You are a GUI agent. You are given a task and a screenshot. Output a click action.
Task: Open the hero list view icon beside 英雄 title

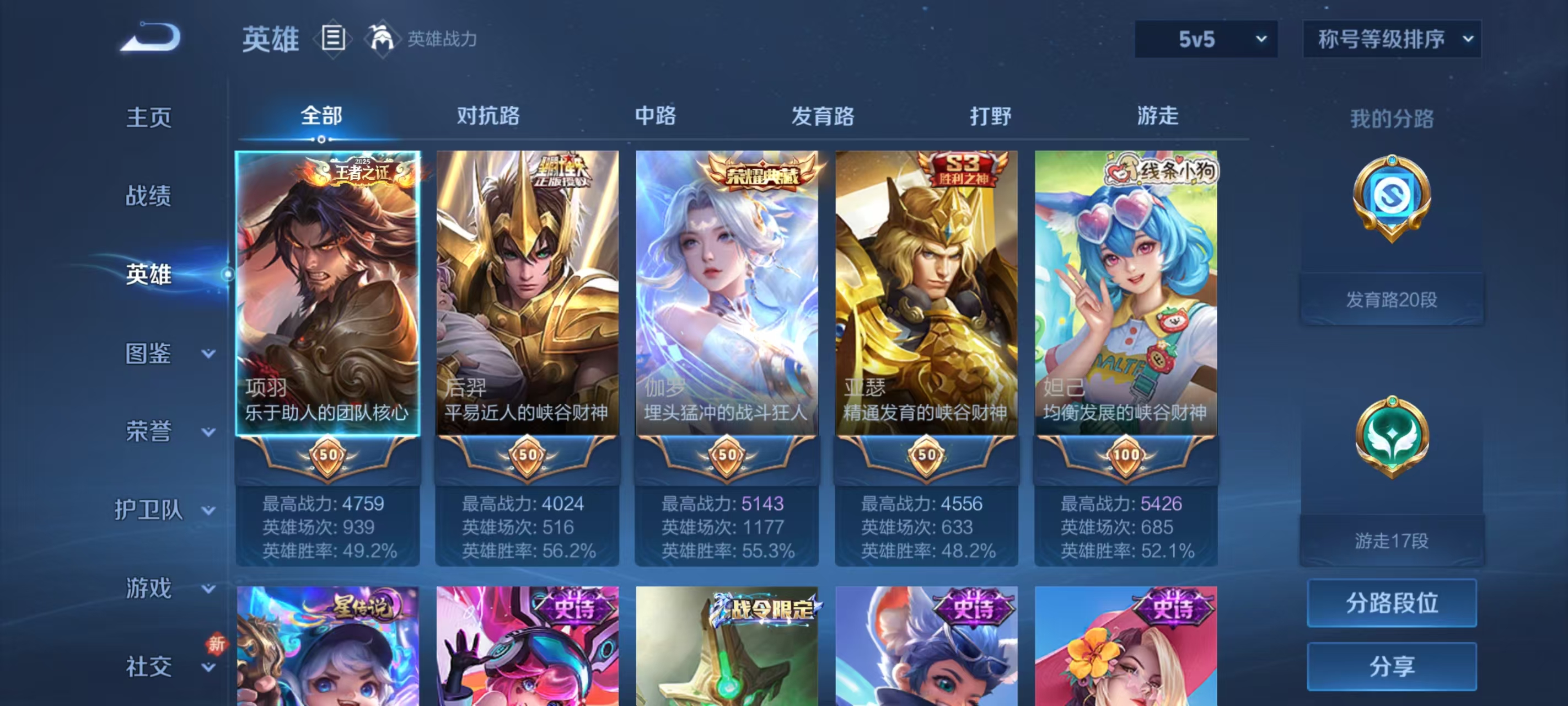click(x=334, y=39)
